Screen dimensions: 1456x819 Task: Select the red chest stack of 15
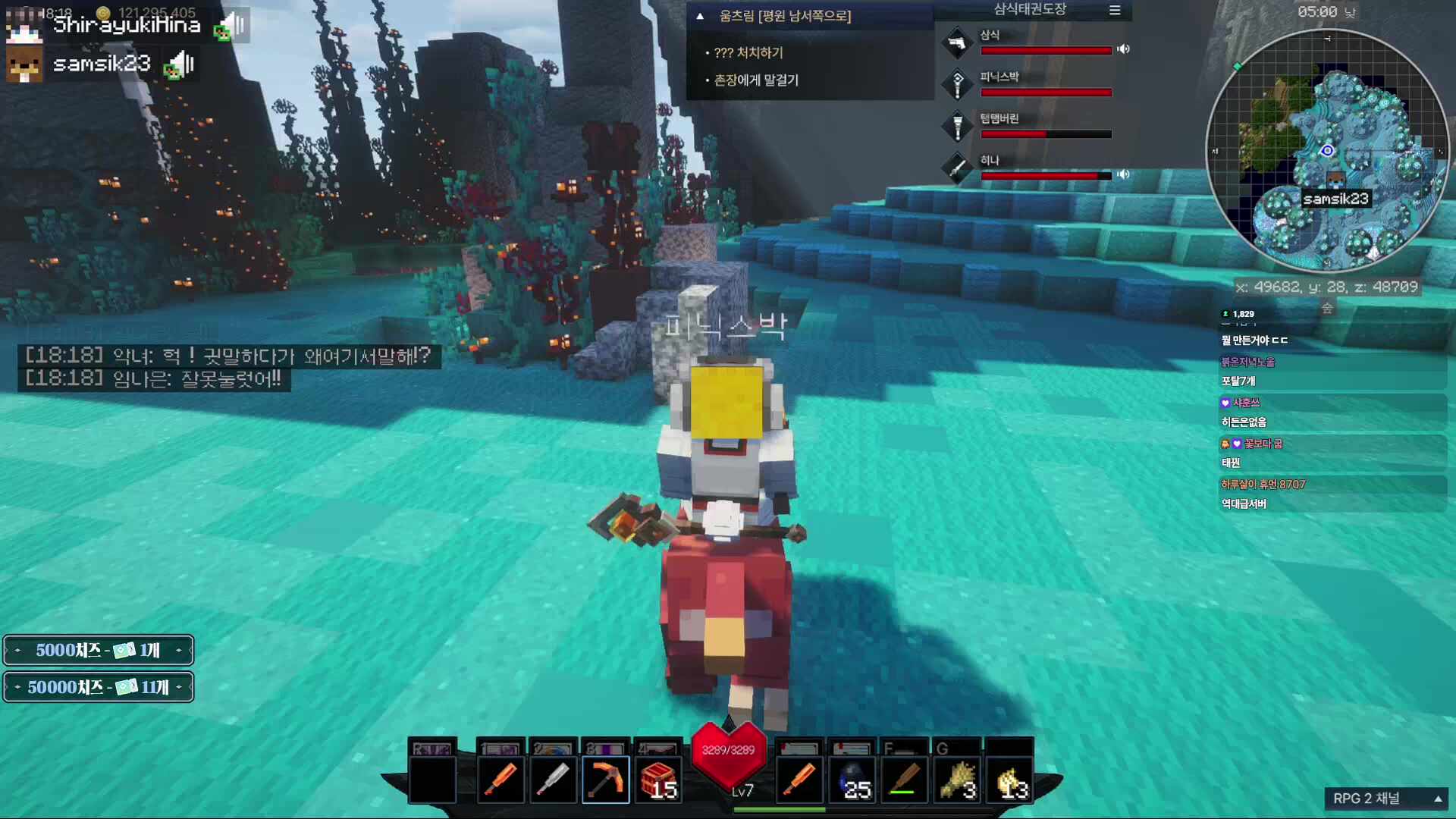pos(657,780)
